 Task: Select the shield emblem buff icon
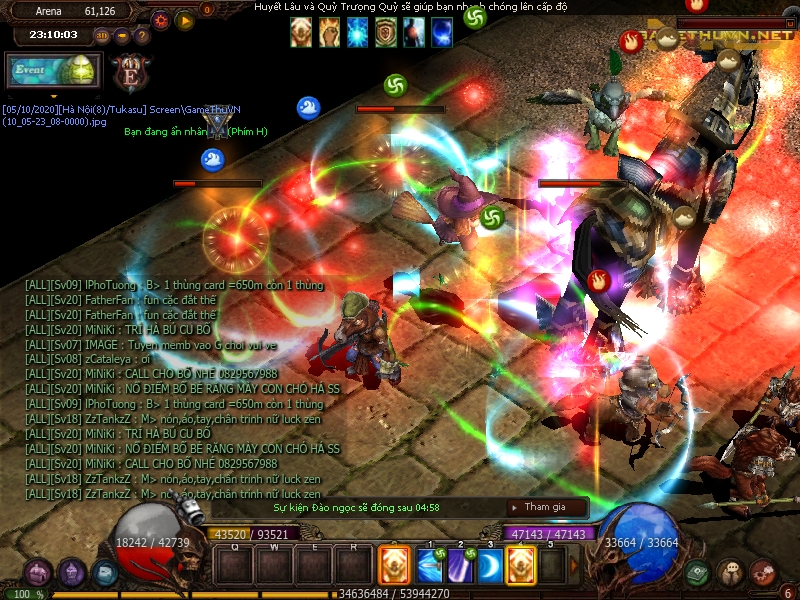(385, 33)
